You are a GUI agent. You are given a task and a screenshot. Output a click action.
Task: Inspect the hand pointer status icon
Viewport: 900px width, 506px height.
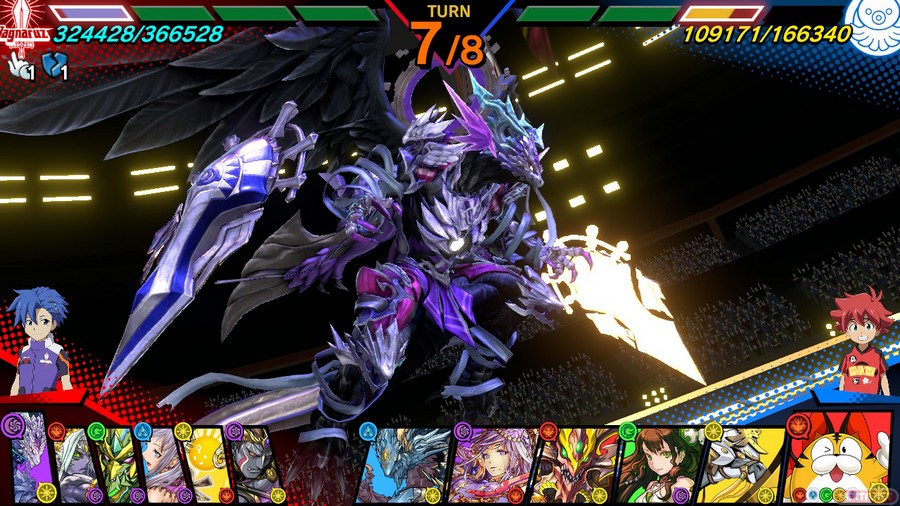(x=18, y=65)
